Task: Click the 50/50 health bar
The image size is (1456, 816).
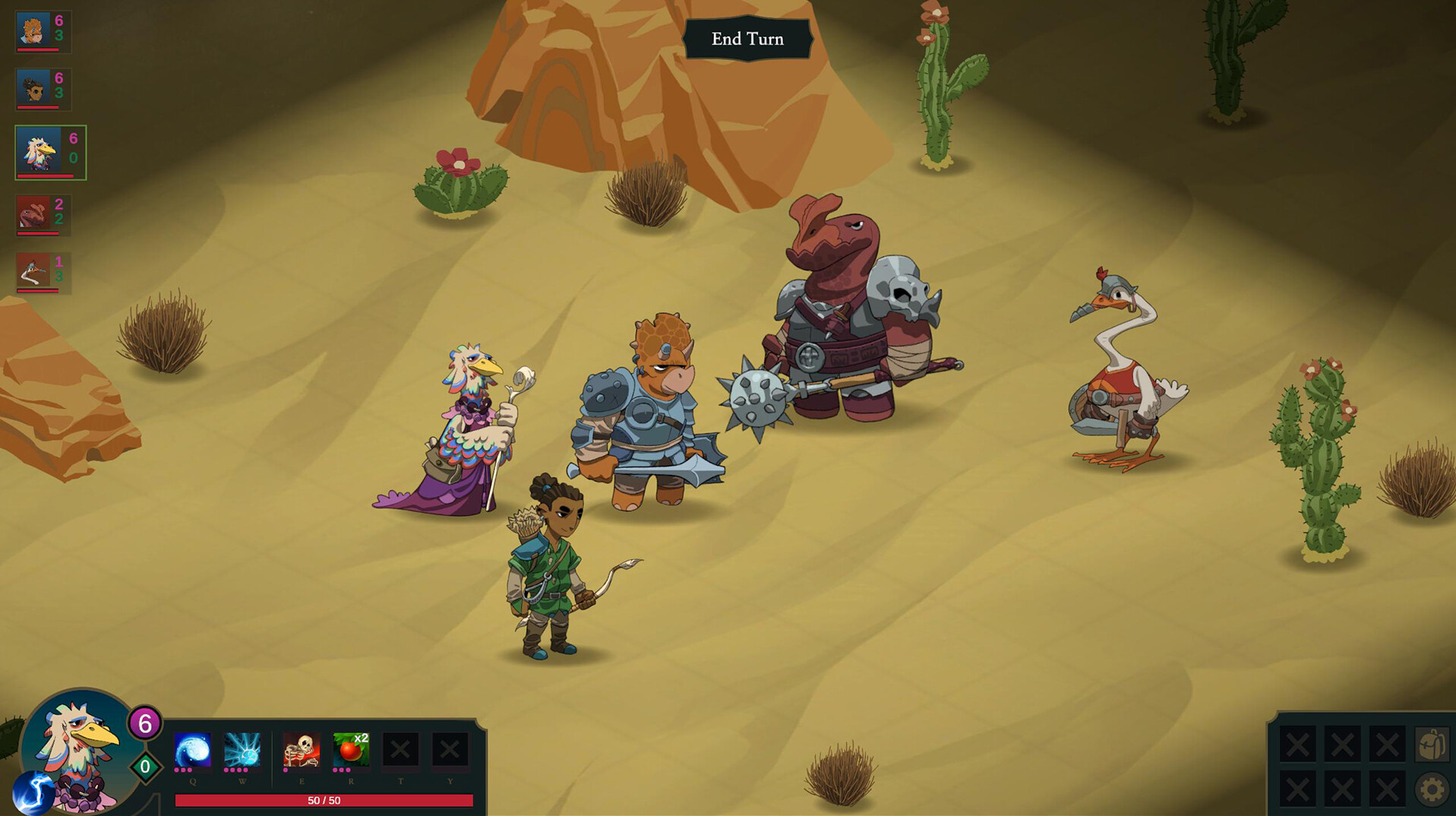Action: (x=324, y=799)
